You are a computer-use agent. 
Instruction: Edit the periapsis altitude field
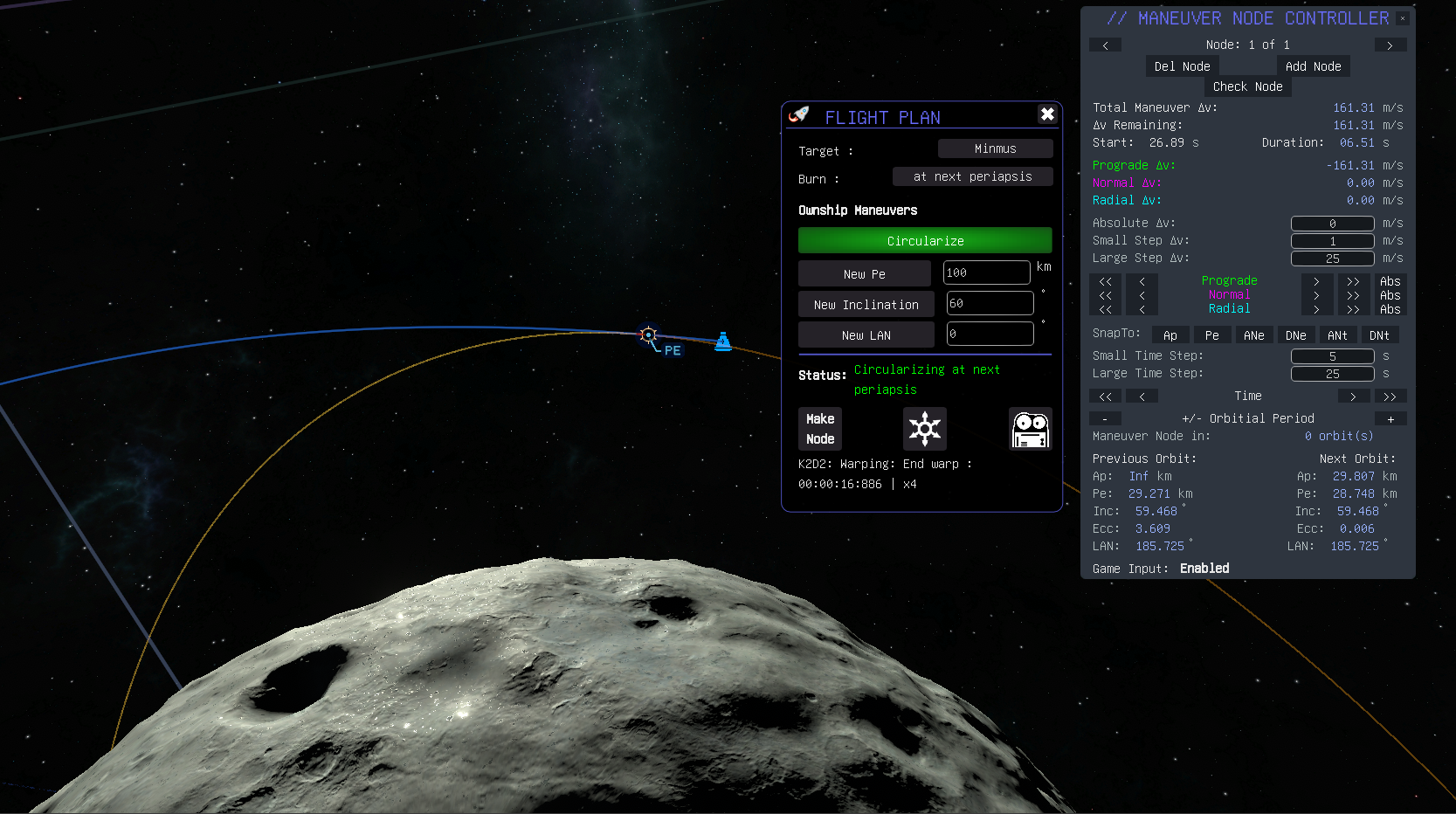coord(986,273)
